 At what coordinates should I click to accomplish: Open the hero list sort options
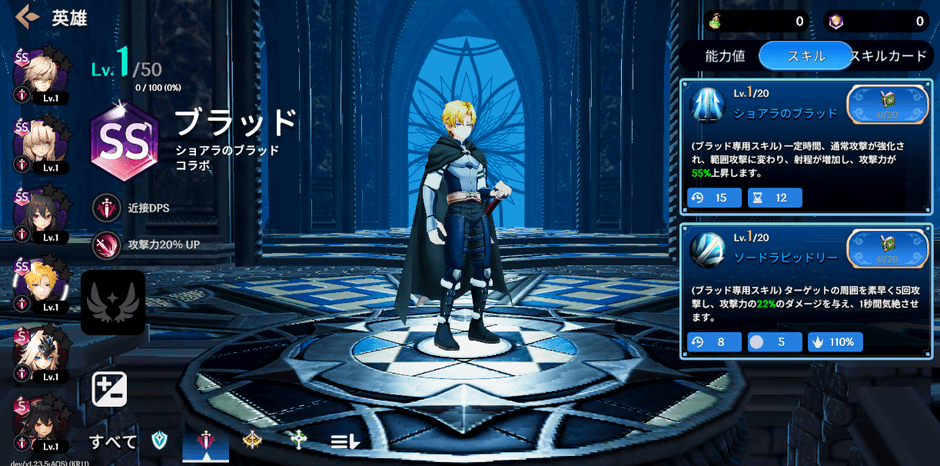(345, 441)
